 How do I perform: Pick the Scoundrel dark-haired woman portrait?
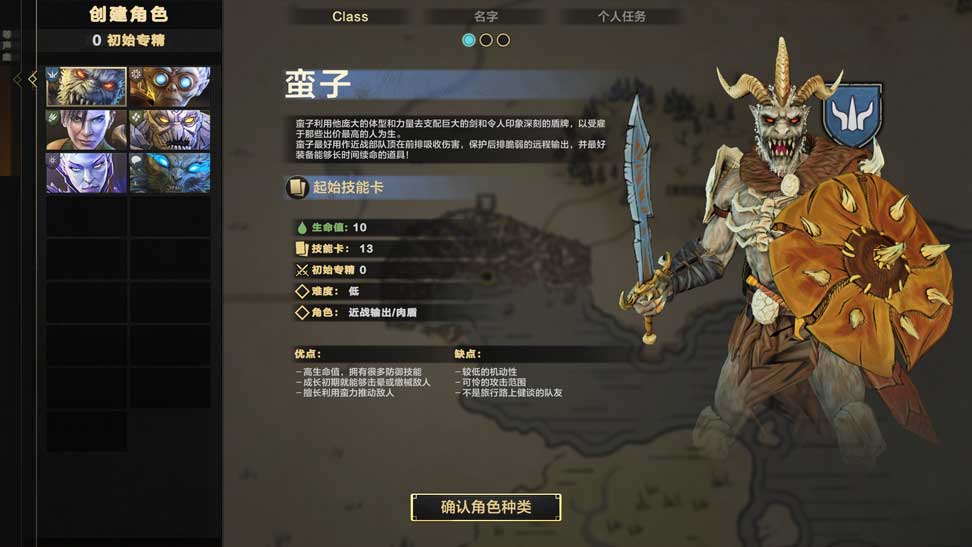pos(86,130)
